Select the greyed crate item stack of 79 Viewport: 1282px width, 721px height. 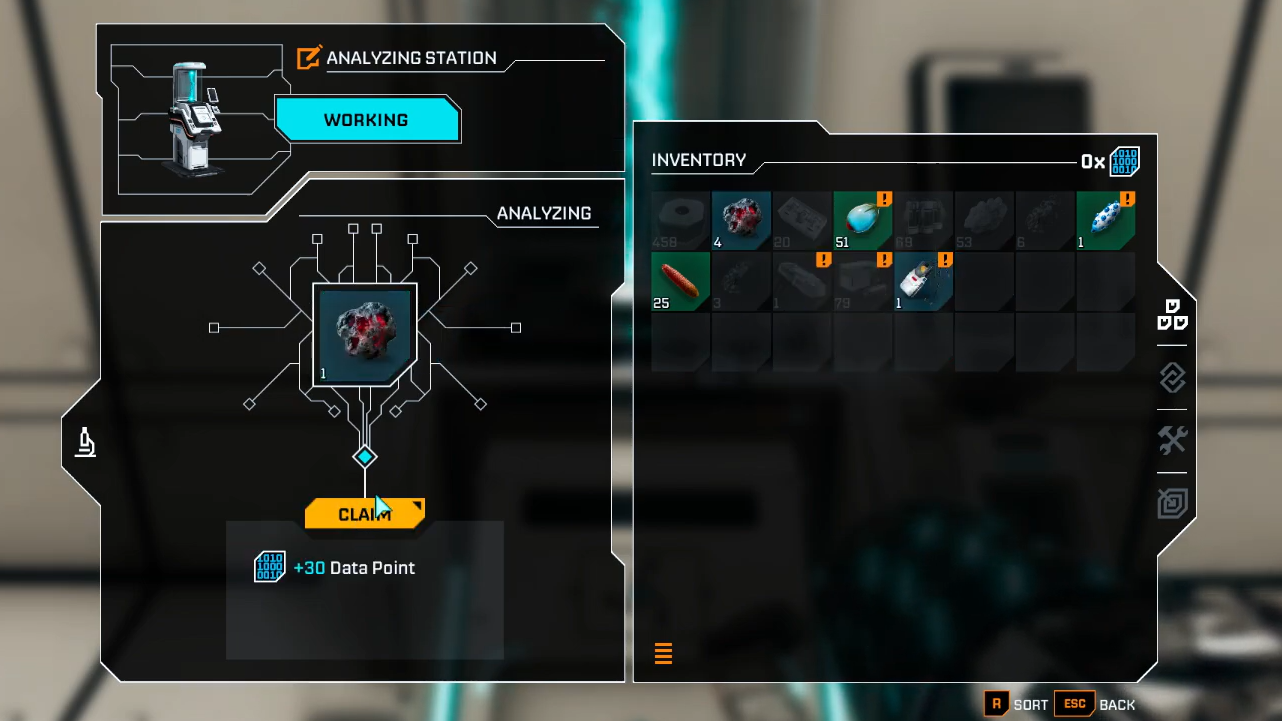(x=862, y=281)
